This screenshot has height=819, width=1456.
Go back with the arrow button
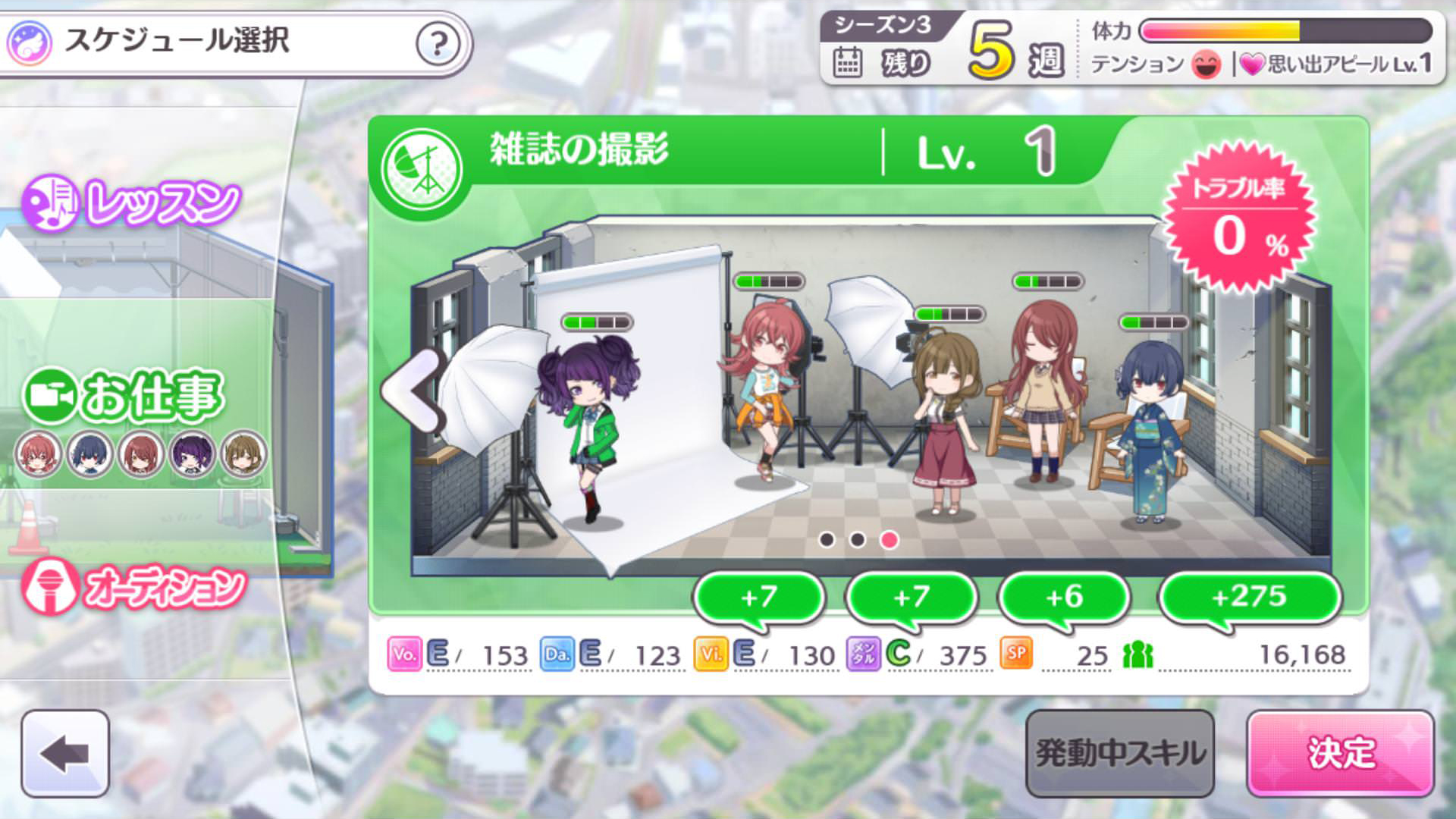coord(65,753)
